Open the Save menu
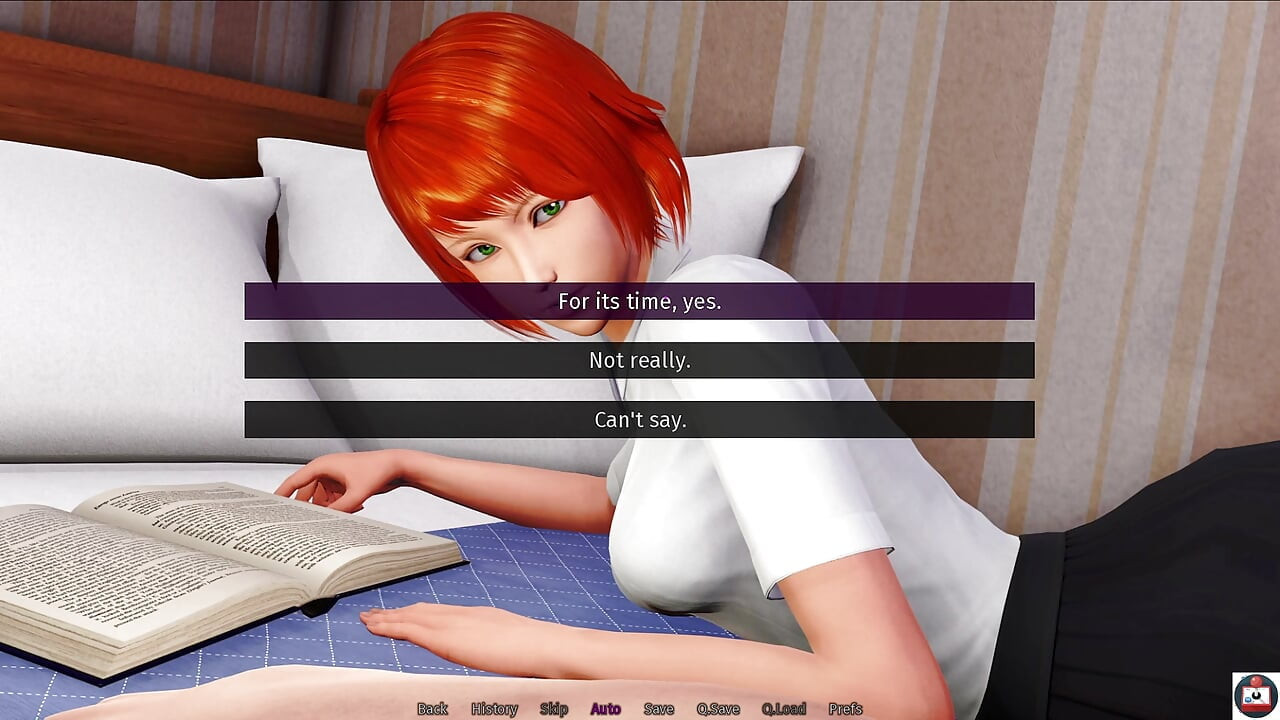The image size is (1280, 720). pyautogui.click(x=658, y=709)
